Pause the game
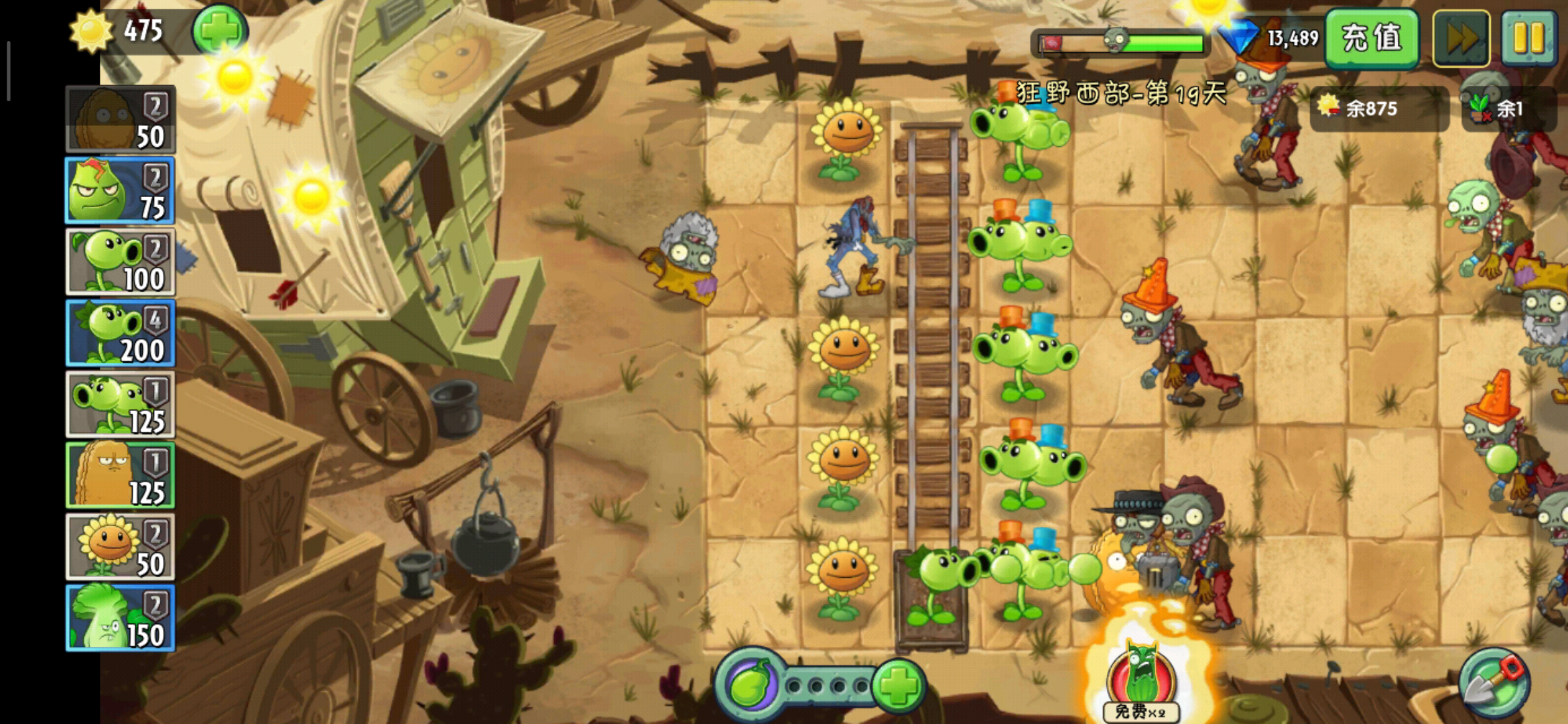This screenshot has height=724, width=1568. click(1528, 38)
